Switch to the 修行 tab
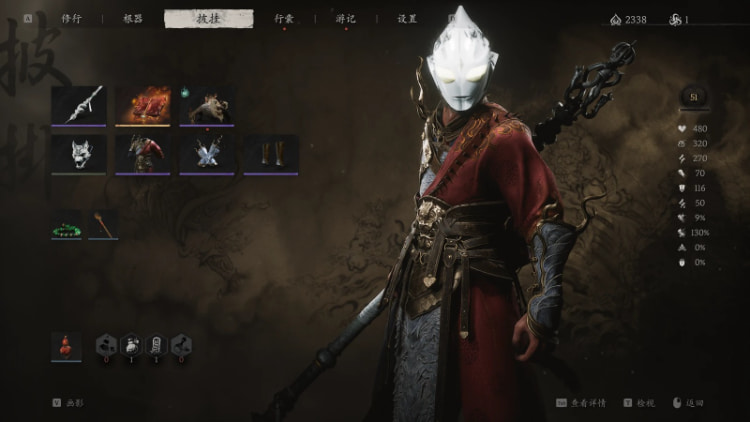Viewport: 750px width, 422px height. tap(71, 18)
